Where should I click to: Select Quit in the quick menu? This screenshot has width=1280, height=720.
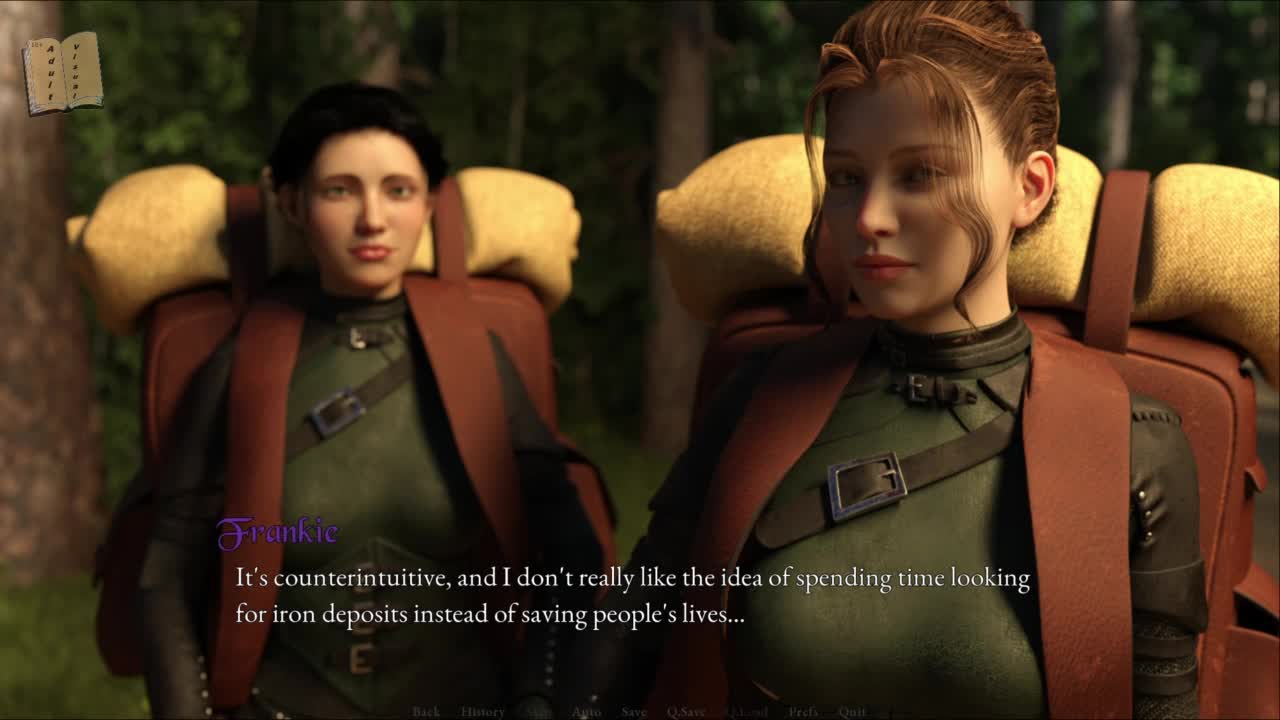(852, 712)
